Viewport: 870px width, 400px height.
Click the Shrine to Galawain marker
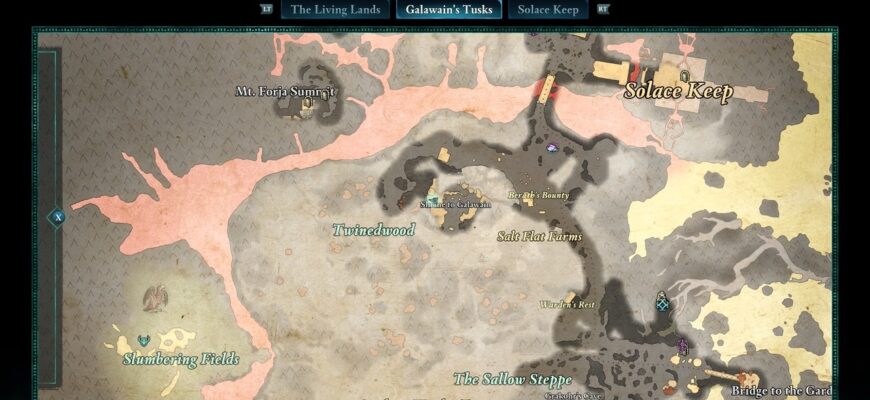coord(434,197)
